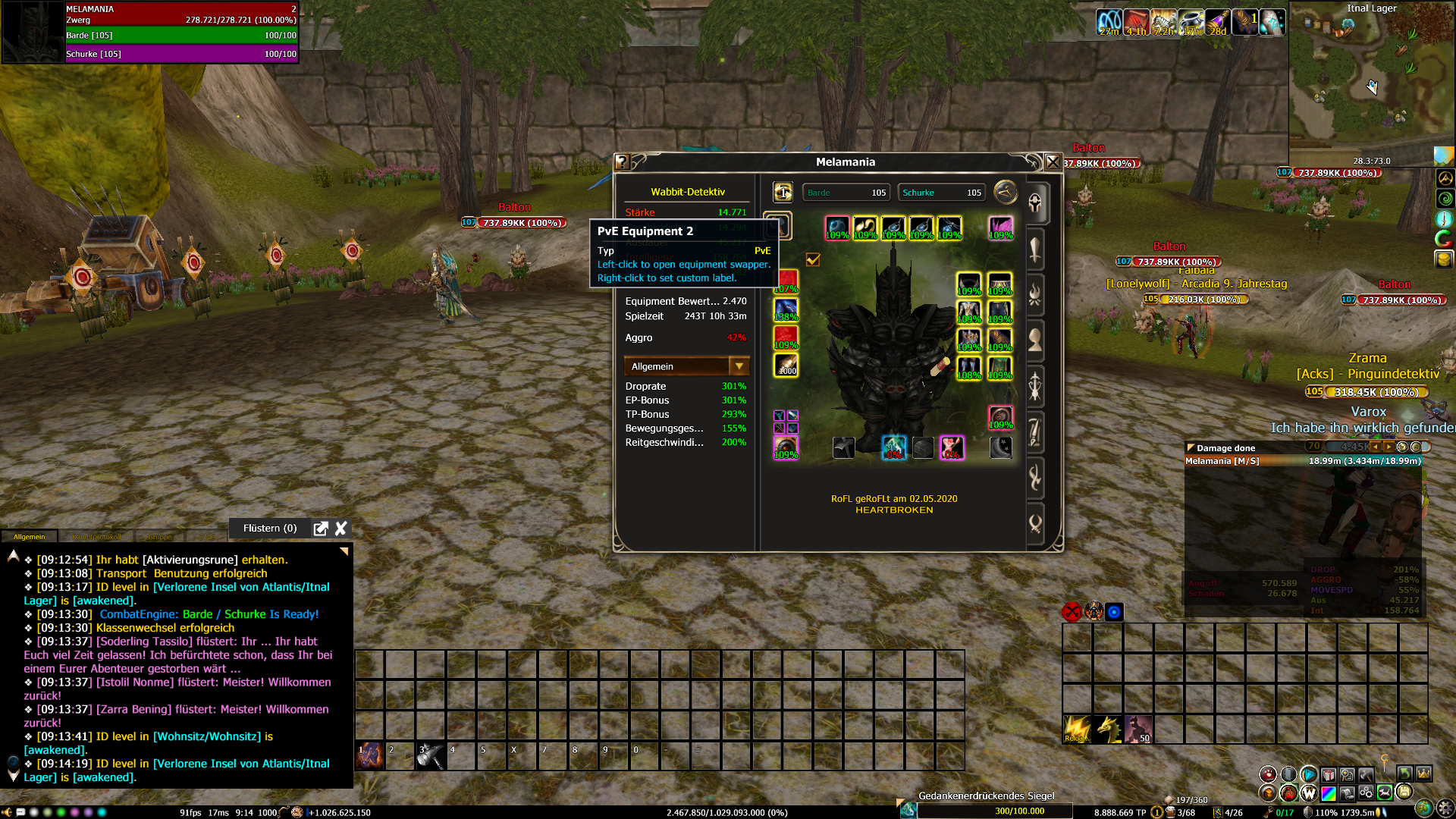Switch to the Kampfprotokoll chat tab
1456x819 pixels.
click(x=96, y=537)
